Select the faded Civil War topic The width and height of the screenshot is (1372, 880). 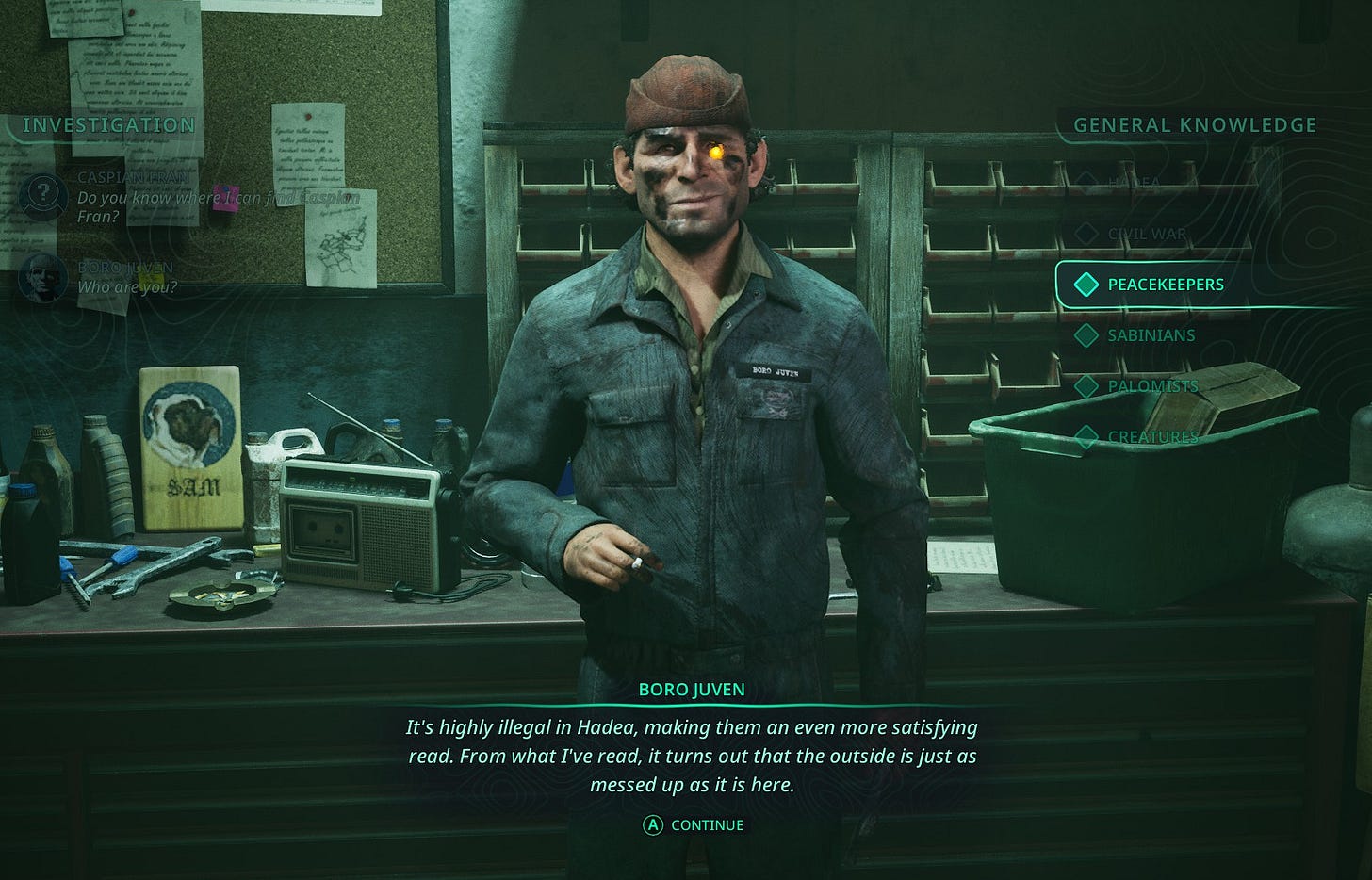1147,234
